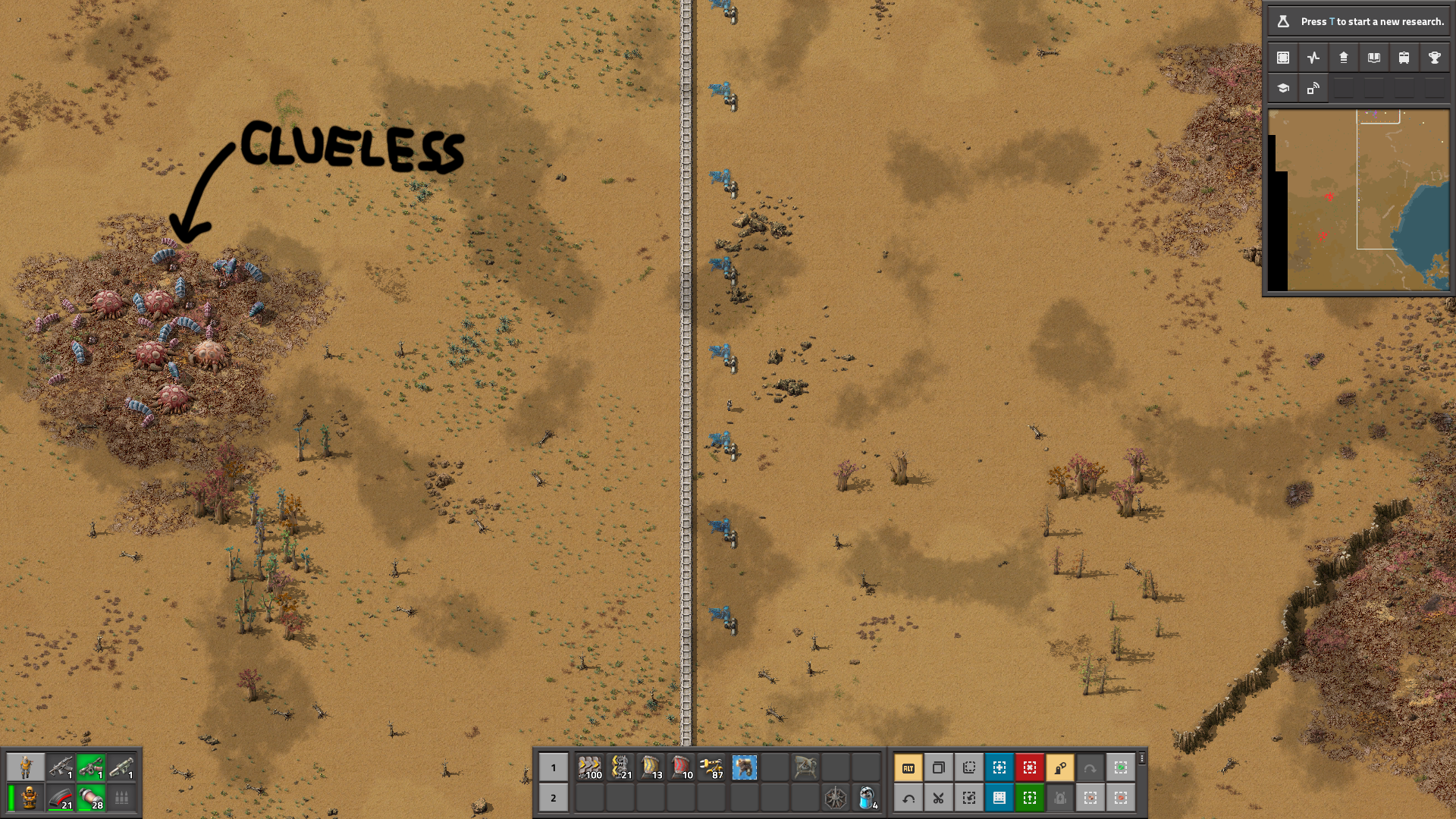
Task: Select the transport belt stack of 100
Action: point(589,767)
